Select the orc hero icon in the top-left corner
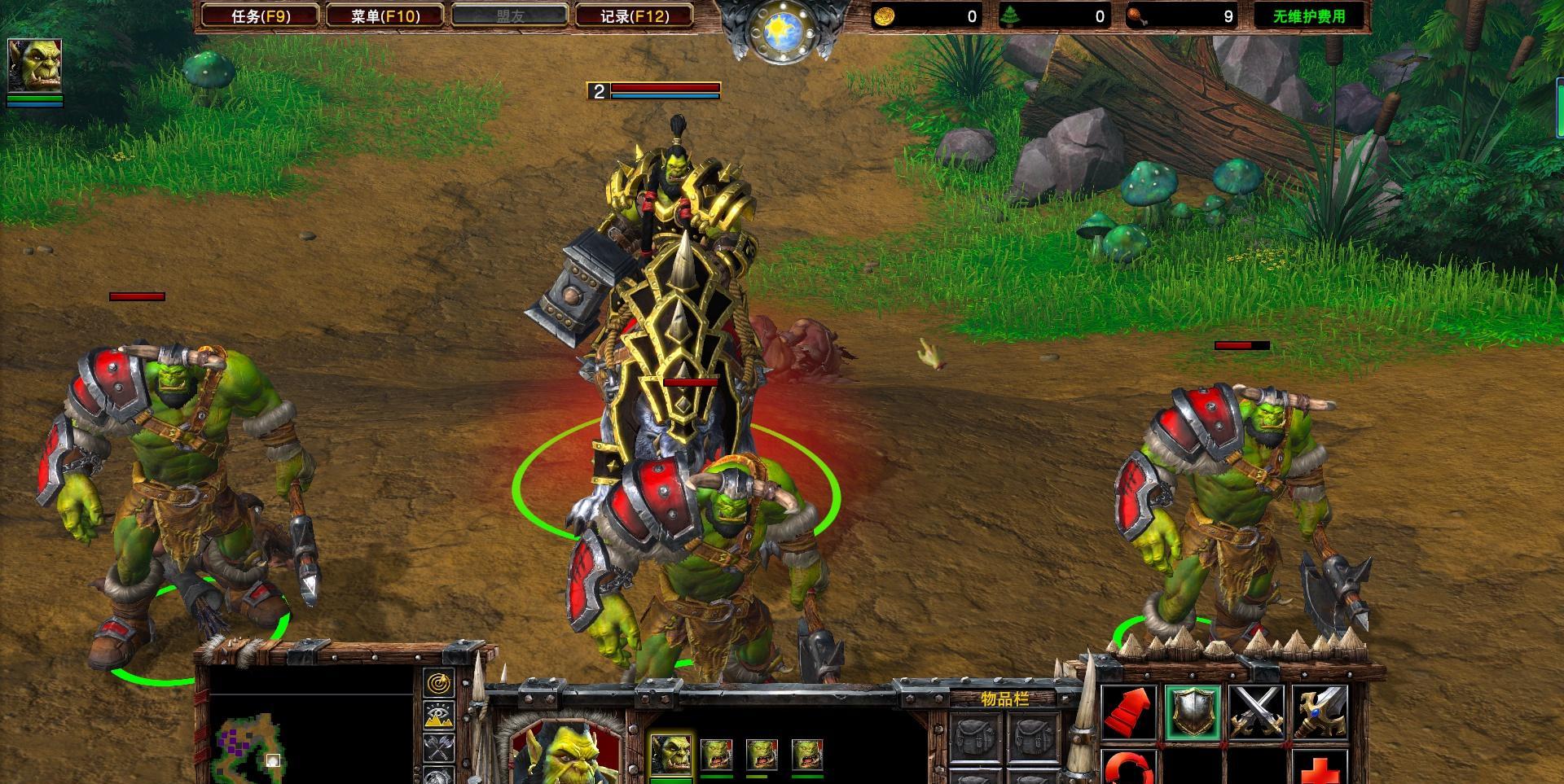Screen dimensions: 1564x784 pos(34,65)
